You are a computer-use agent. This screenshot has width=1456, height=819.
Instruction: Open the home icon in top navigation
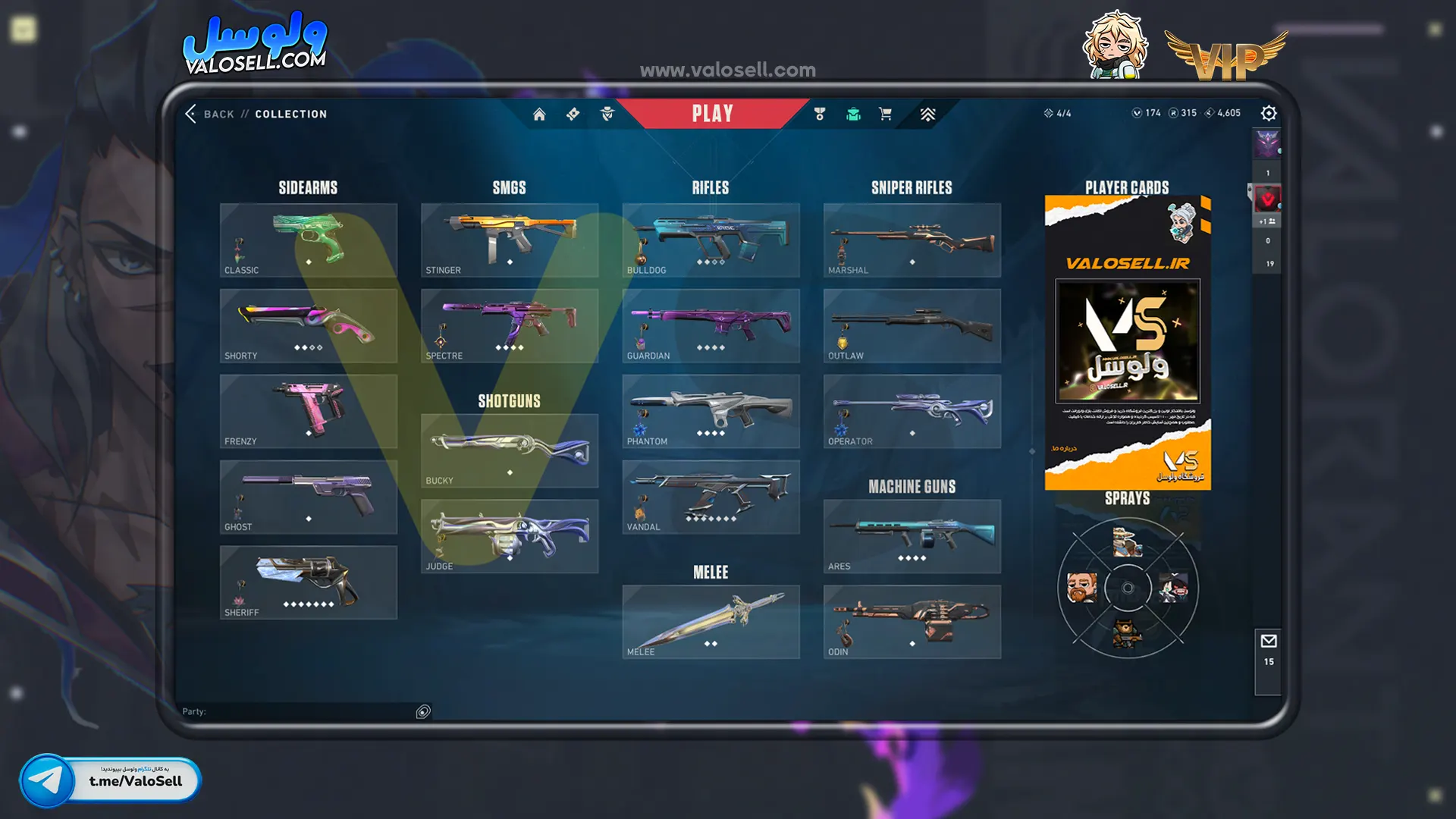[539, 114]
